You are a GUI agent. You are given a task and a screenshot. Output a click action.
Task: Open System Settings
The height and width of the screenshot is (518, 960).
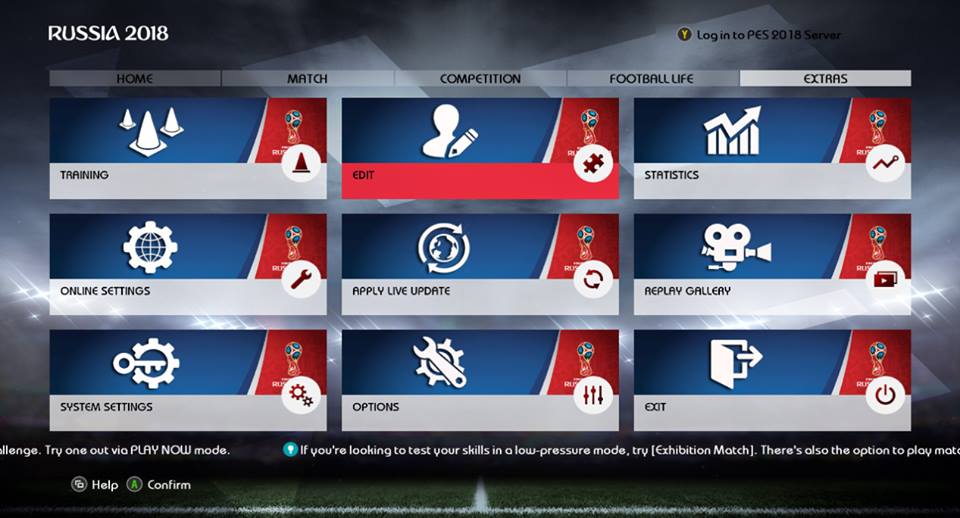[188, 379]
